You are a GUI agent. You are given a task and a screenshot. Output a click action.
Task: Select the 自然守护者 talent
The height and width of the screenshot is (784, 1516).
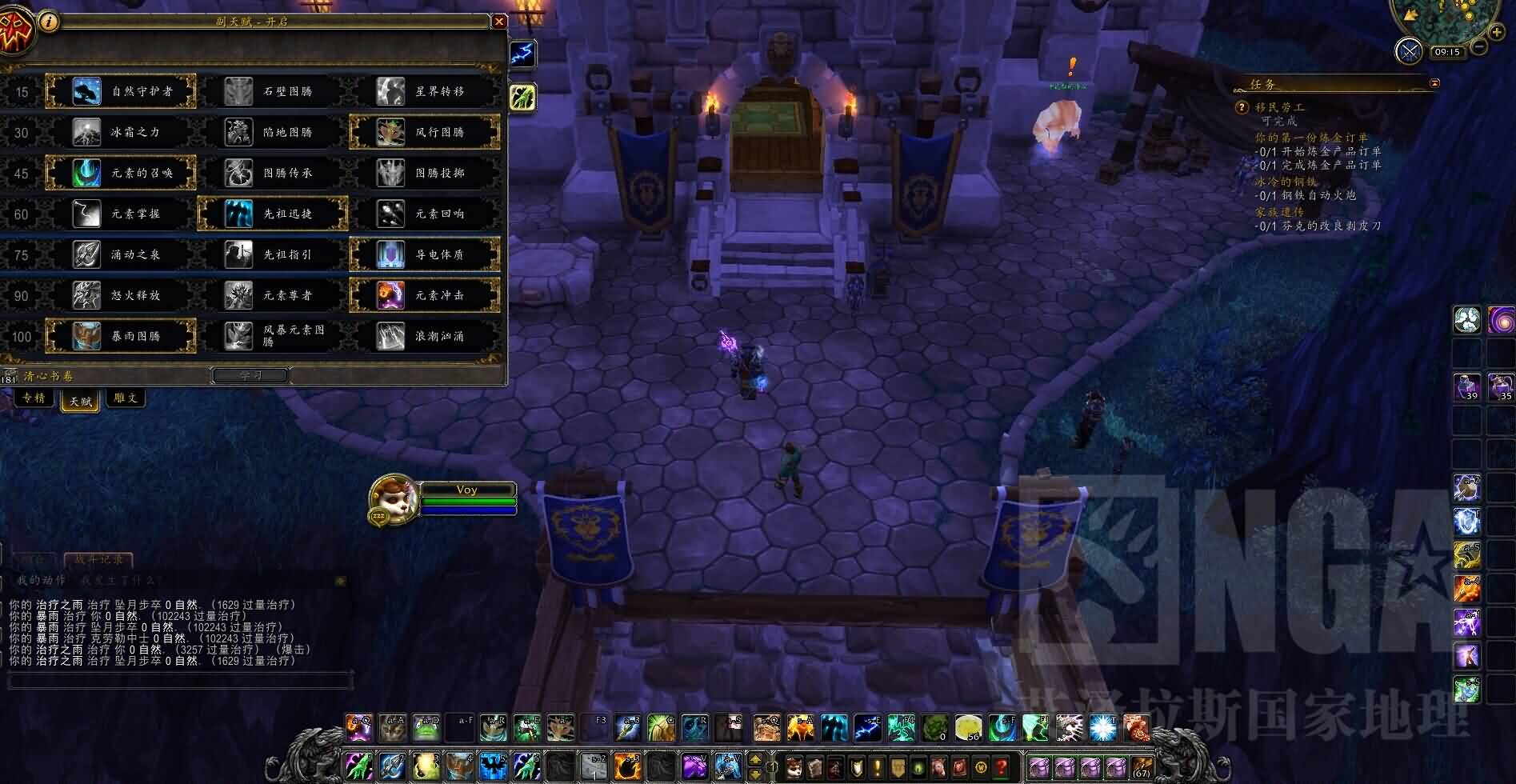point(122,91)
